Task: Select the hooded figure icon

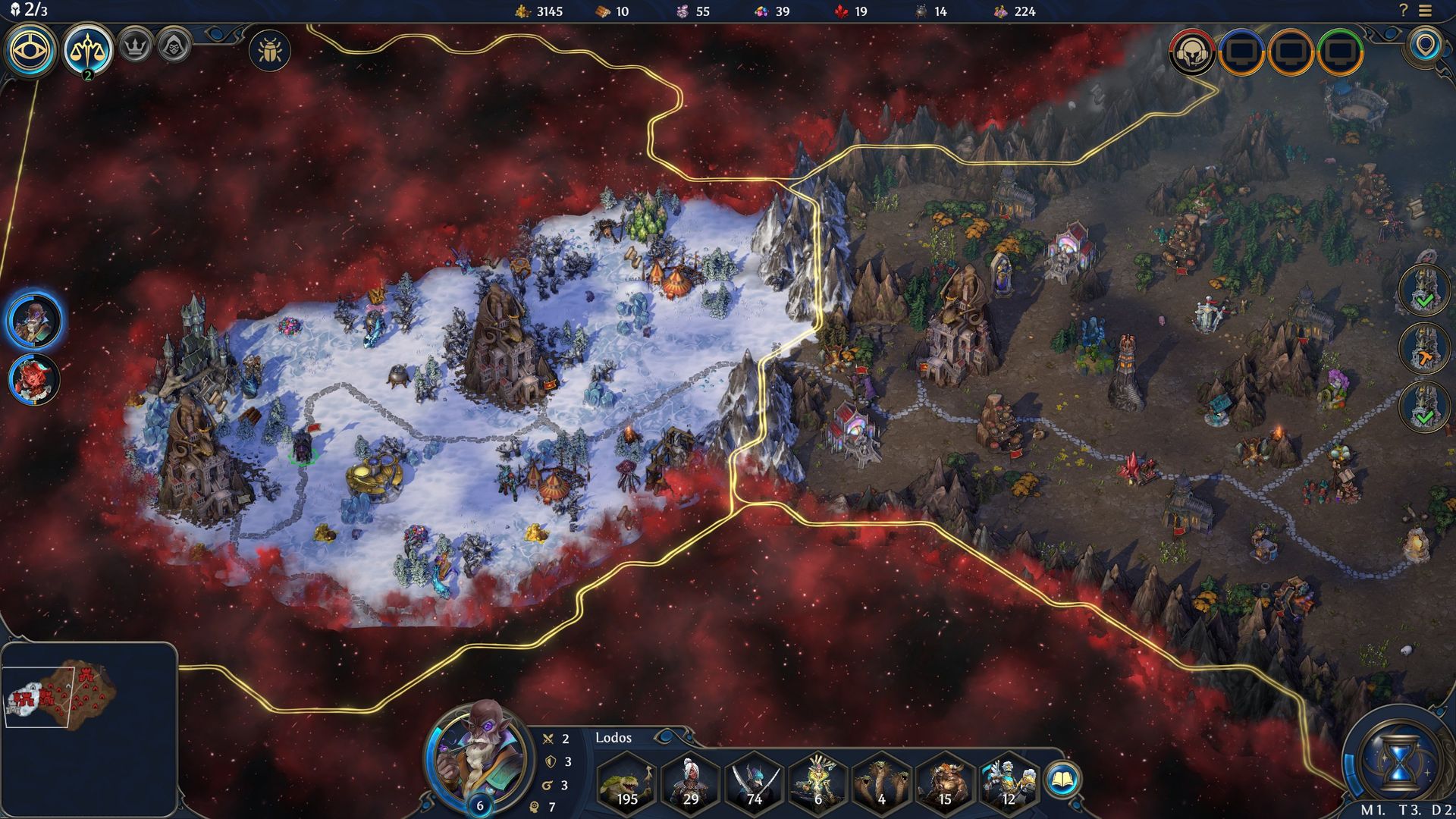Action: pyautogui.click(x=174, y=47)
